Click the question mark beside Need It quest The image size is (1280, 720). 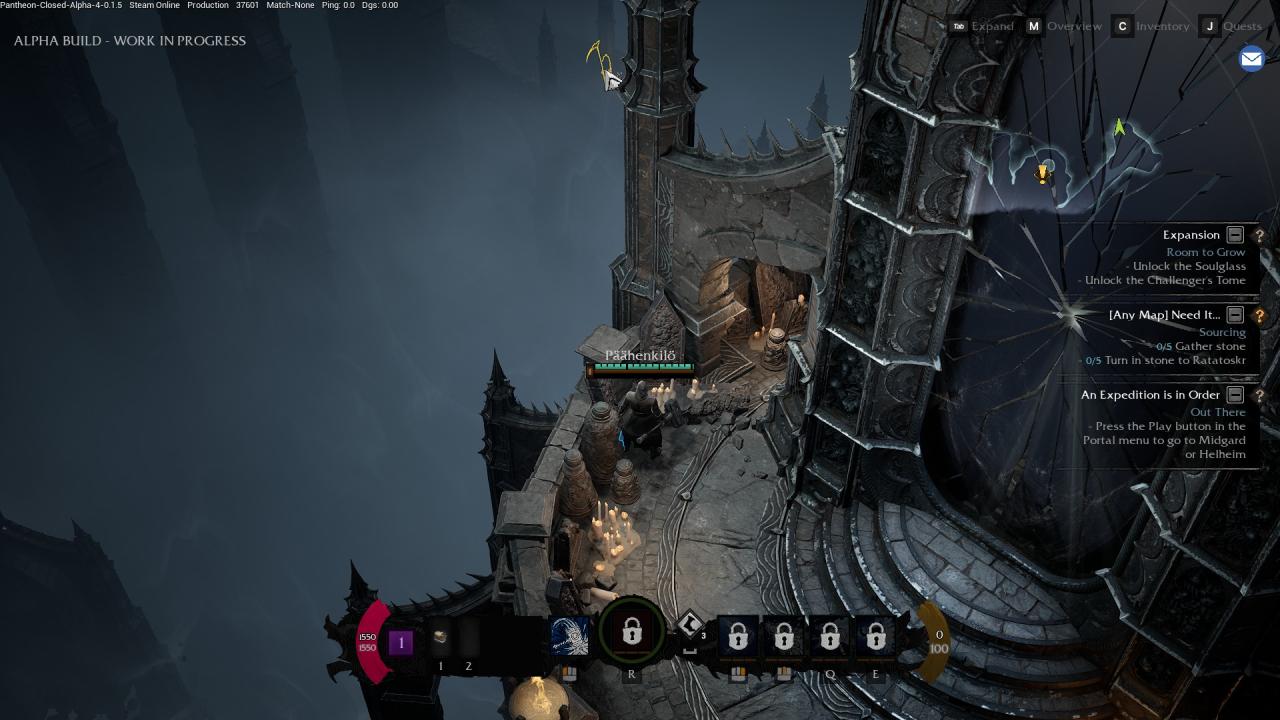tap(1259, 316)
